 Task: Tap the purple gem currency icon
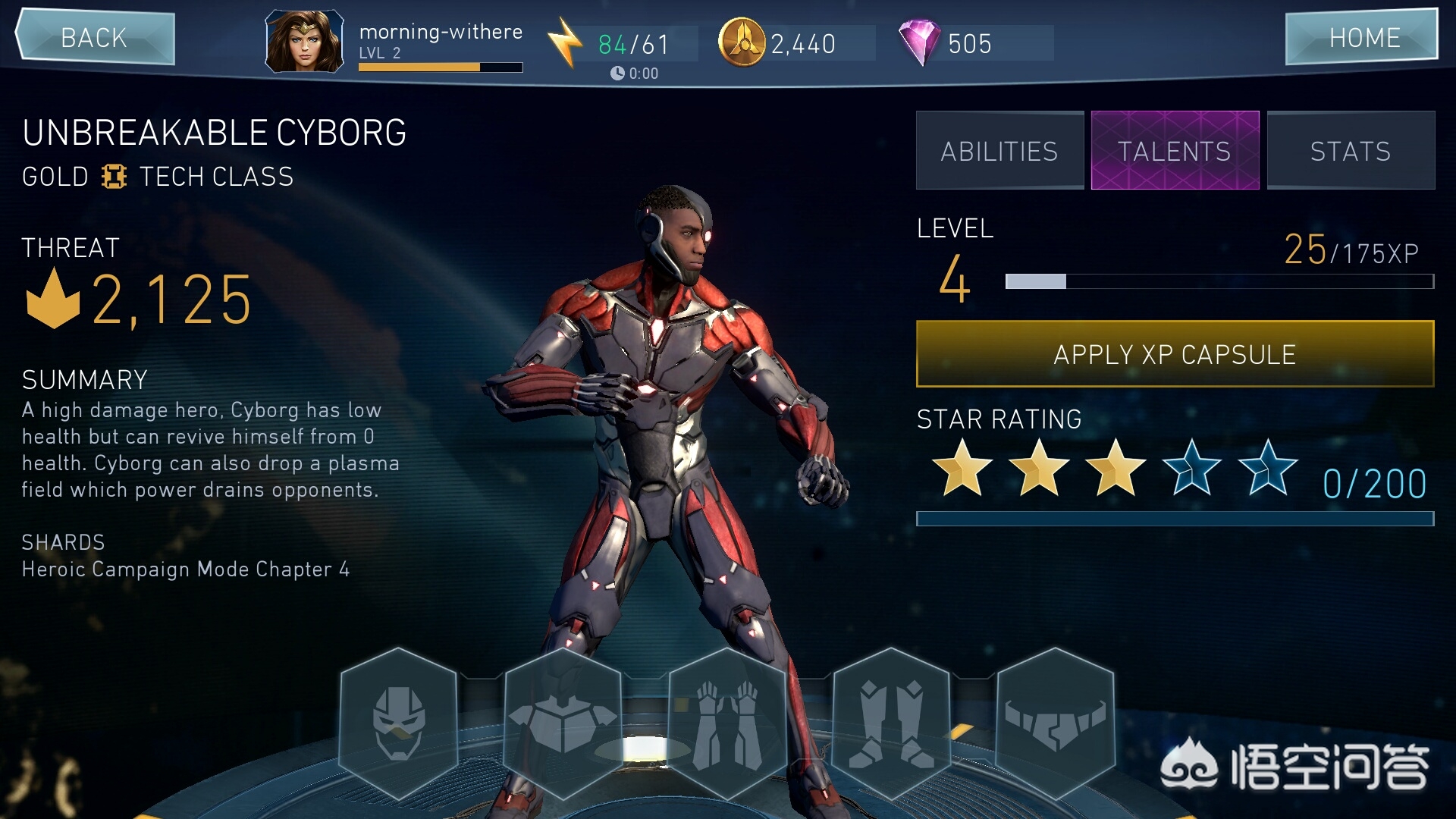(919, 42)
